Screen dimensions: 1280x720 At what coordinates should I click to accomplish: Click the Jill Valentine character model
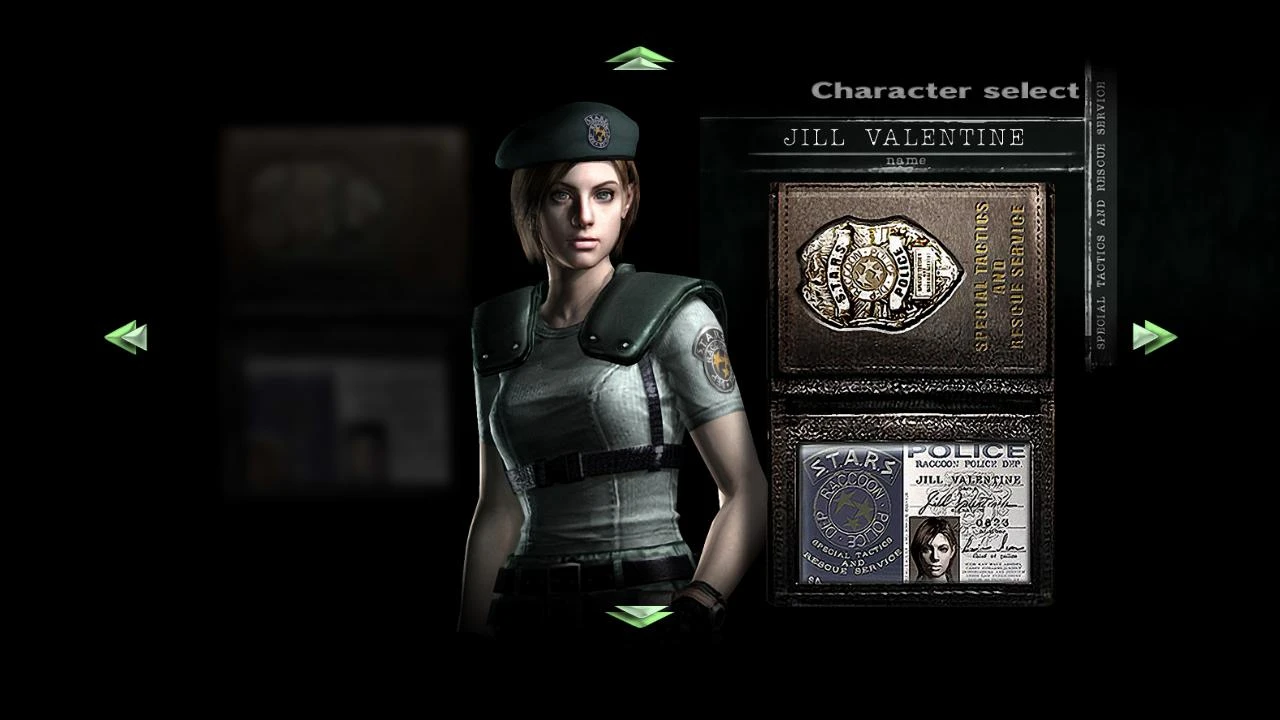(x=595, y=400)
